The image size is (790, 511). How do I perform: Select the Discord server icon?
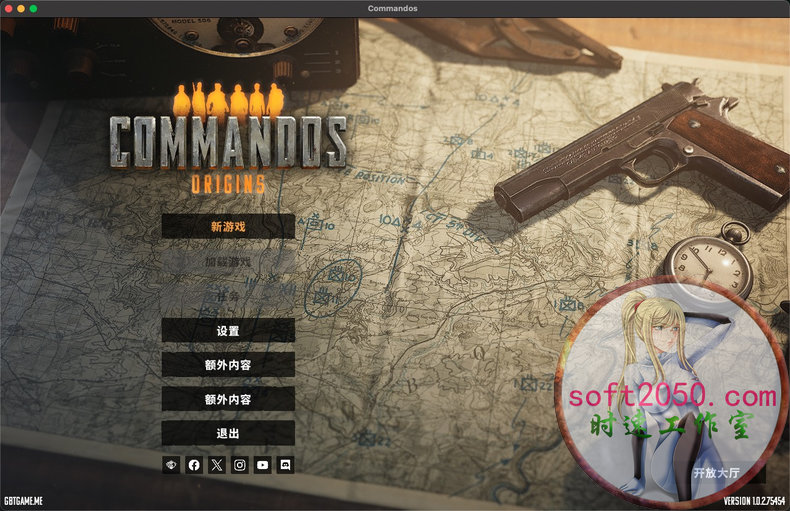click(x=285, y=465)
